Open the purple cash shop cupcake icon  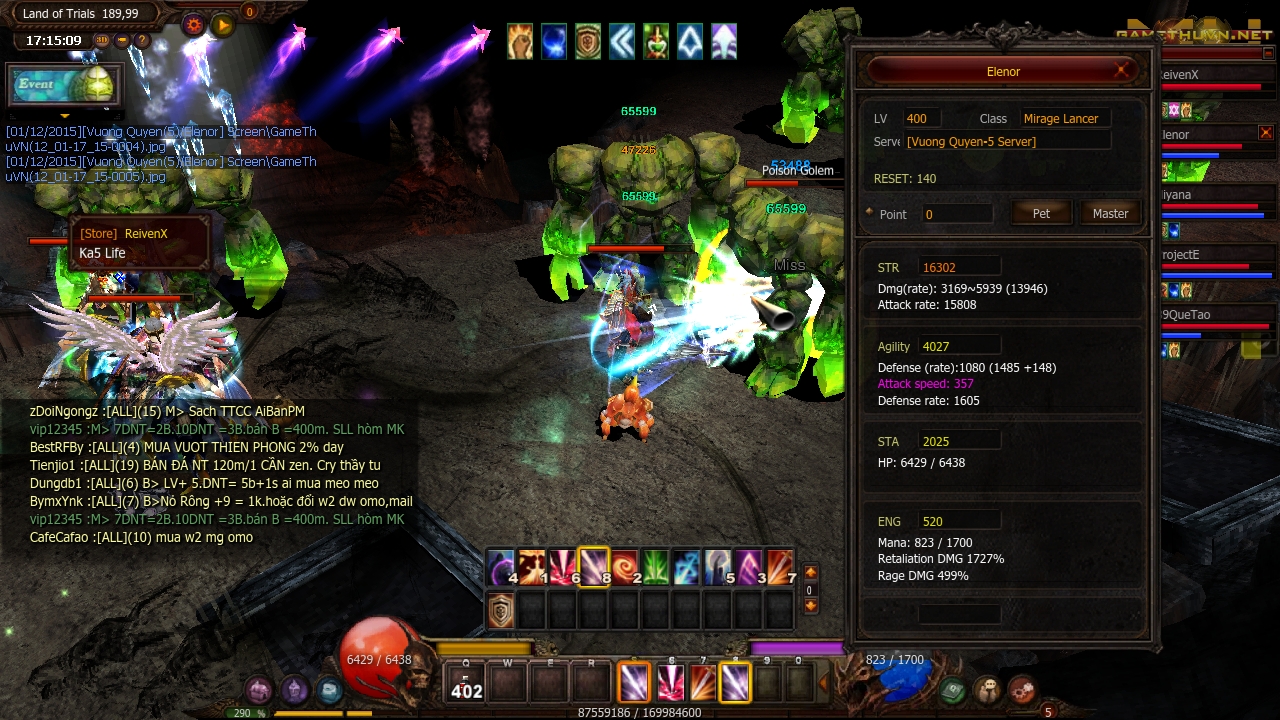click(x=294, y=691)
